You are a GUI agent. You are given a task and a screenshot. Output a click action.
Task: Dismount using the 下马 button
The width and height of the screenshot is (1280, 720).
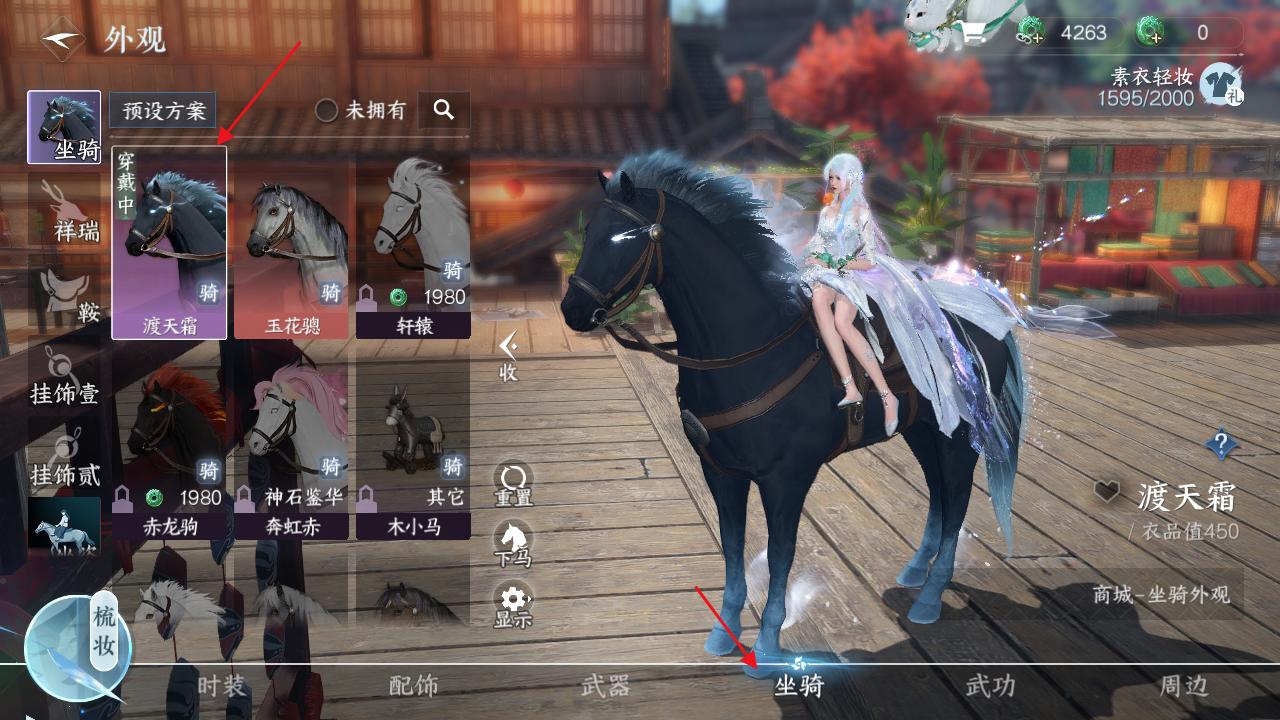click(513, 544)
